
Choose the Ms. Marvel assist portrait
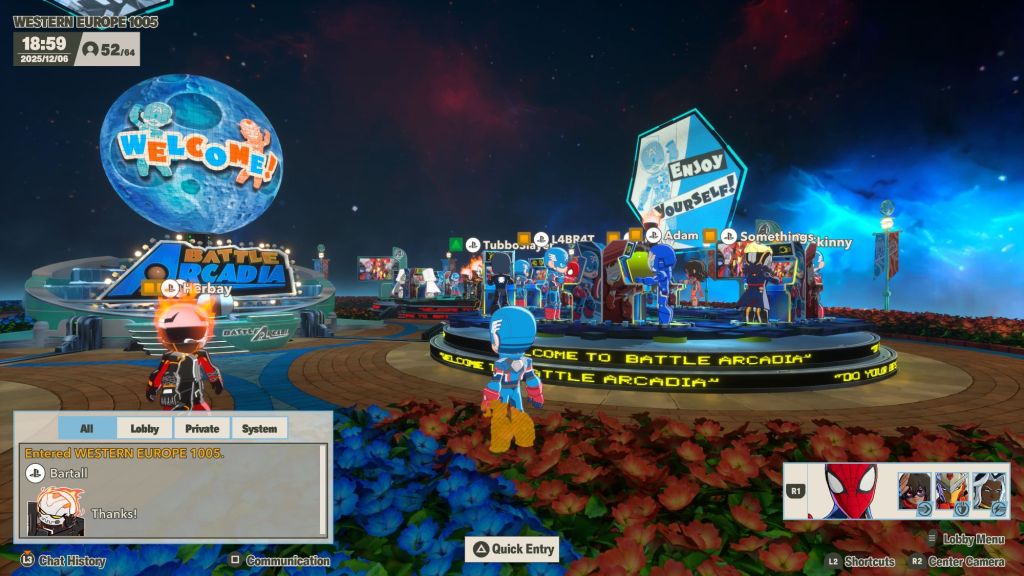[914, 491]
